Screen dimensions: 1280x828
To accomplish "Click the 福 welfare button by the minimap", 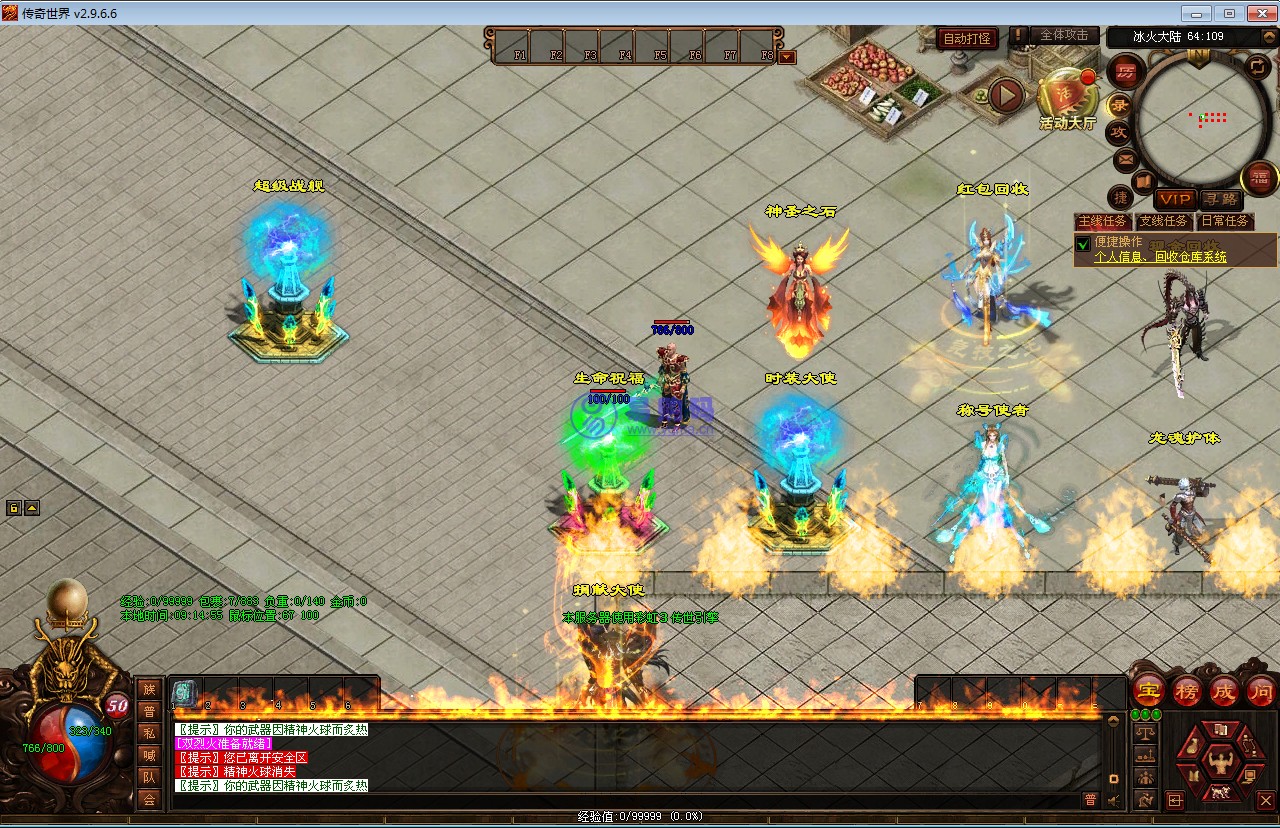I will [1259, 179].
